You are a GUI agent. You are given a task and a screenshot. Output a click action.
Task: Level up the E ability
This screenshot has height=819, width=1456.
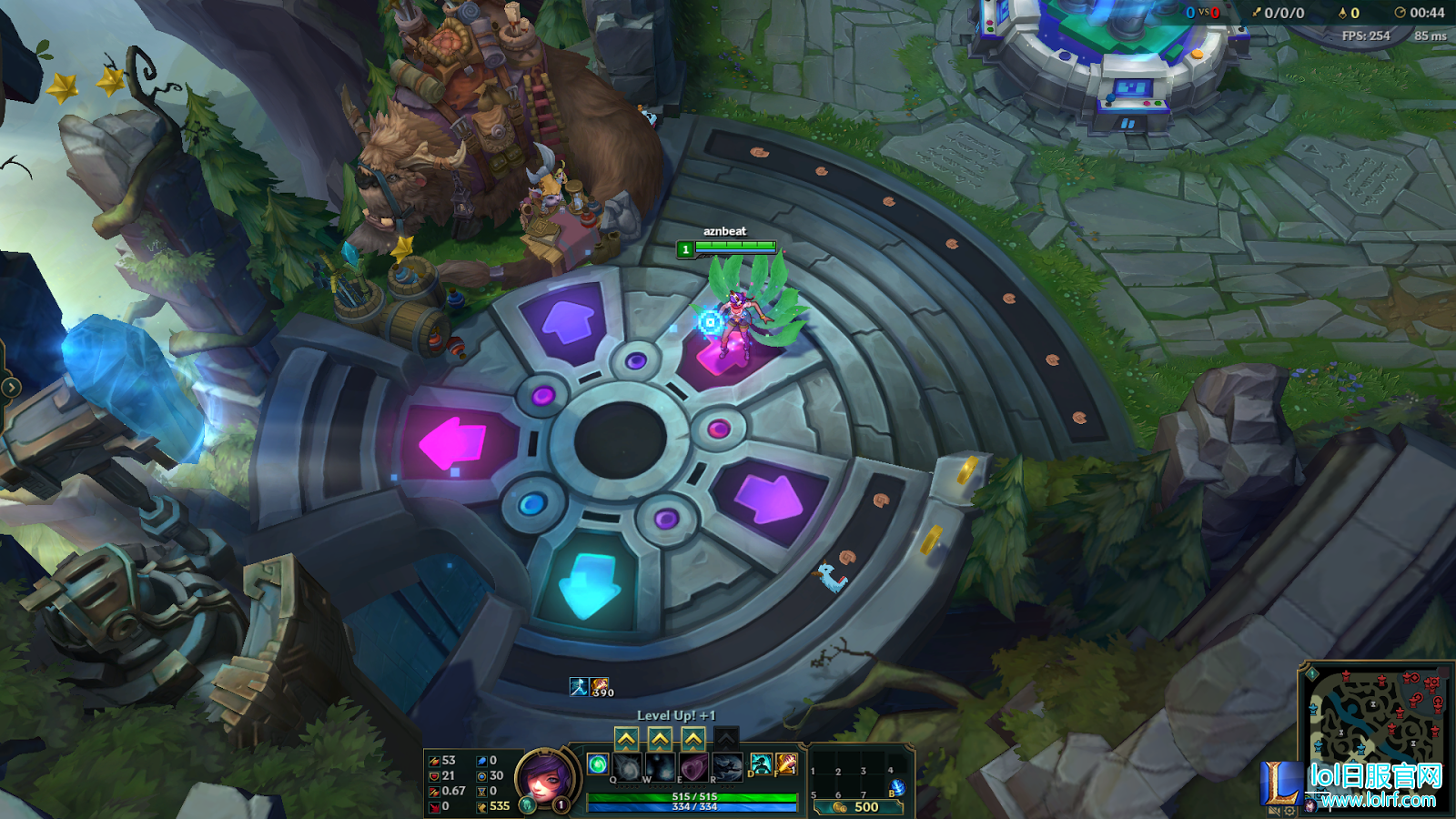[693, 738]
